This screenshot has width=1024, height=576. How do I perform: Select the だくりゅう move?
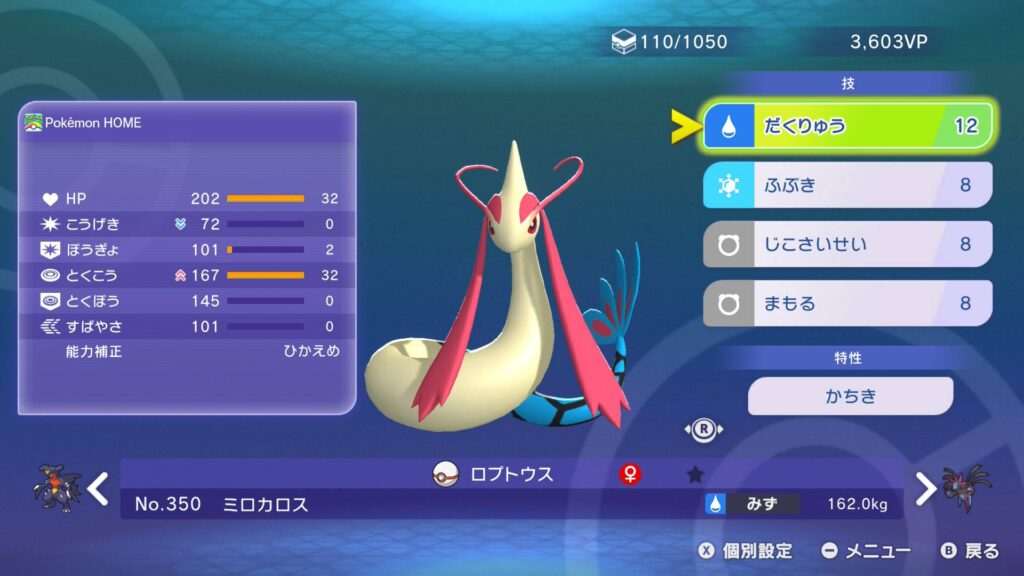pyautogui.click(x=847, y=126)
